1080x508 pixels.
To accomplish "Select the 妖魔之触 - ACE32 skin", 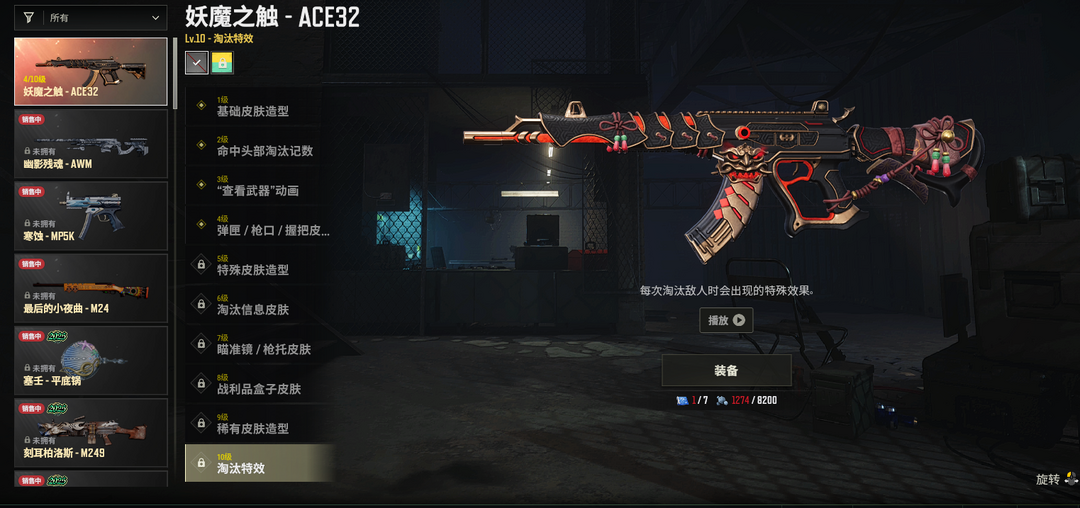I will coord(91,72).
